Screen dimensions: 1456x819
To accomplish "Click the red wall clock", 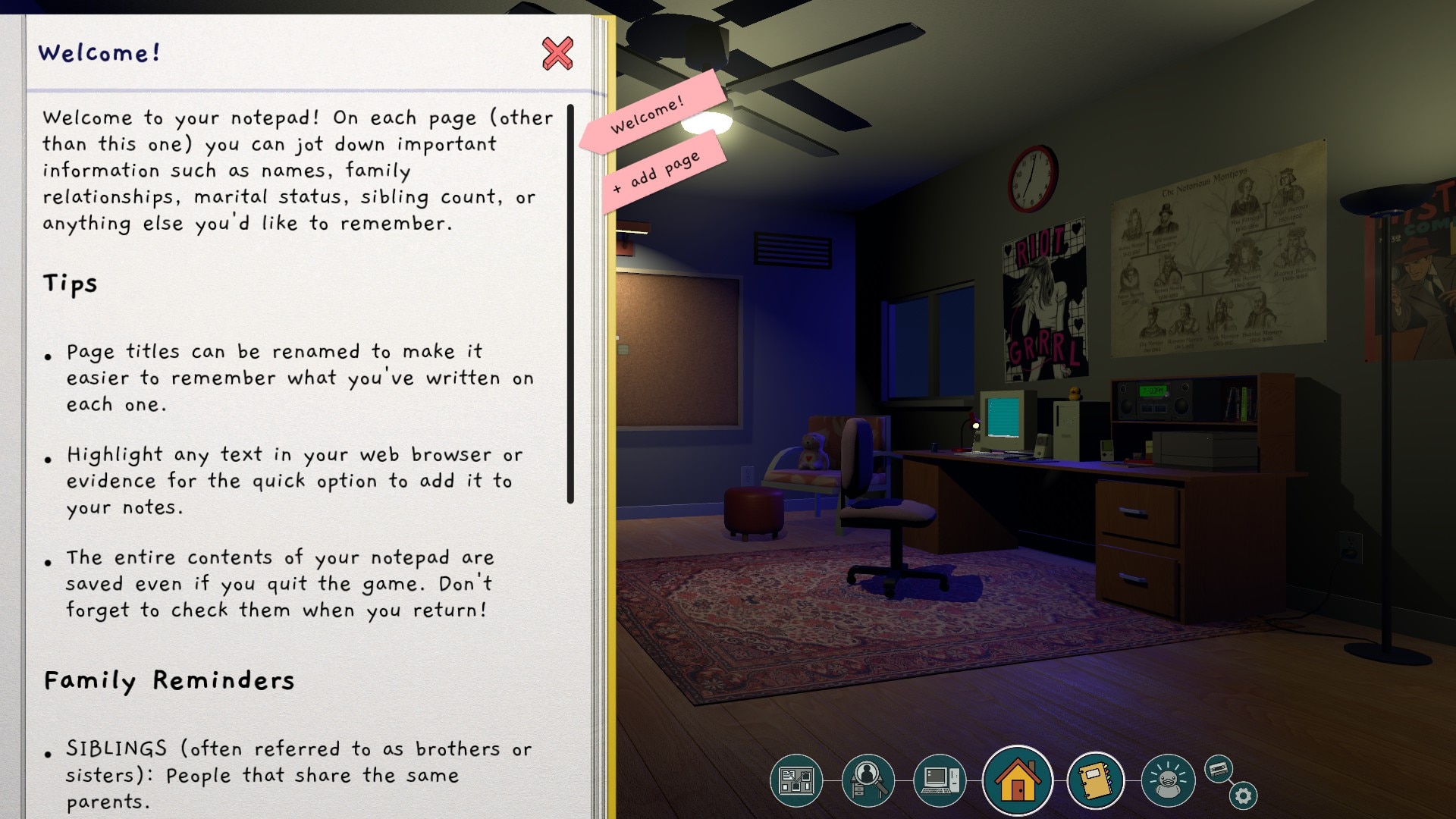I will tap(1033, 178).
